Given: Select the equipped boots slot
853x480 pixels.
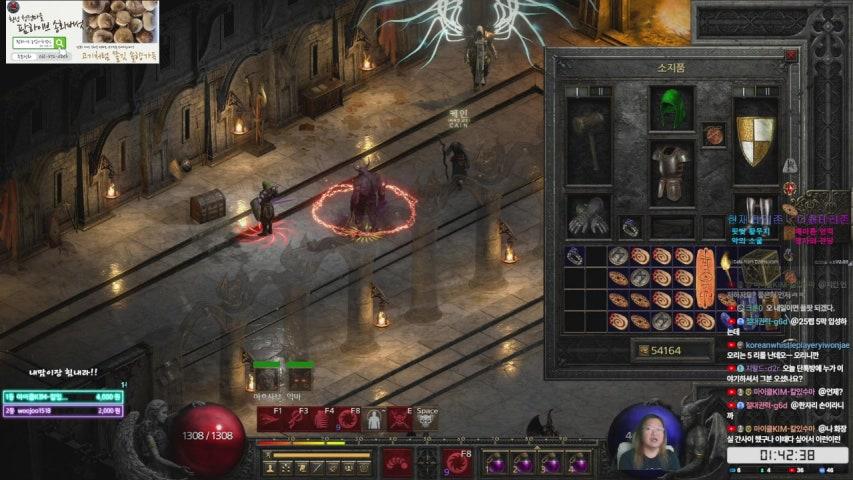Looking at the screenshot, I should pos(755,212).
